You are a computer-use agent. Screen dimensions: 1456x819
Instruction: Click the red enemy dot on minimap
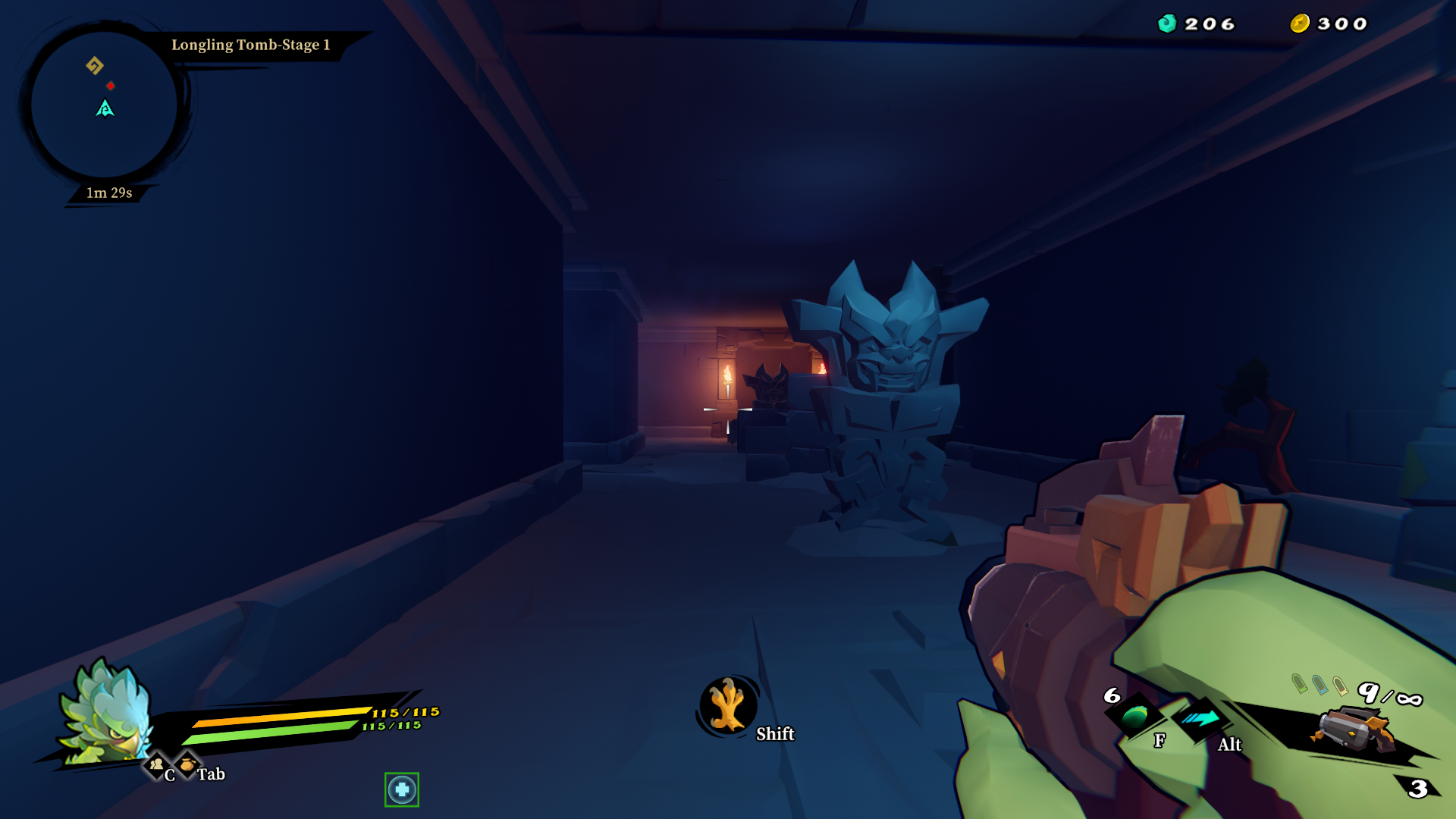point(111,86)
